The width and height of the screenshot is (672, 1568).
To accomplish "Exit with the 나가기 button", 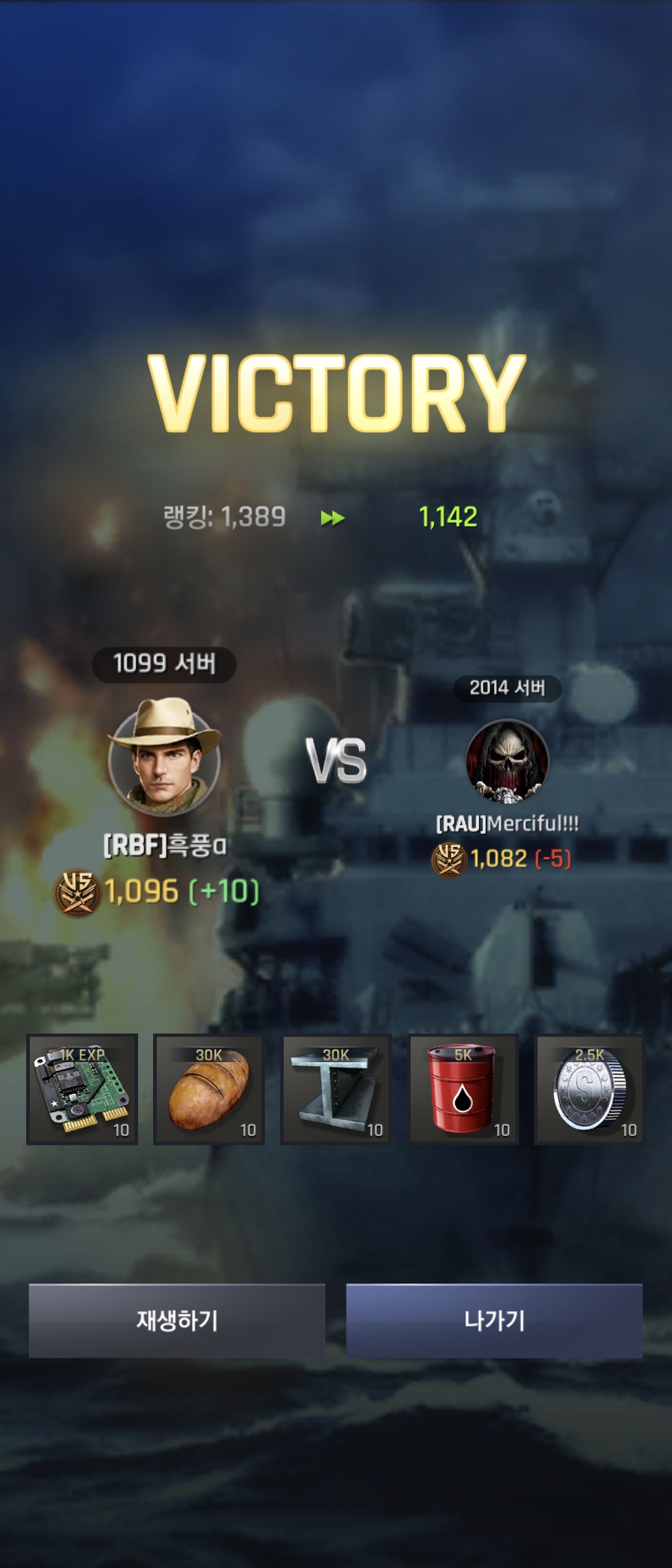I will point(494,1320).
